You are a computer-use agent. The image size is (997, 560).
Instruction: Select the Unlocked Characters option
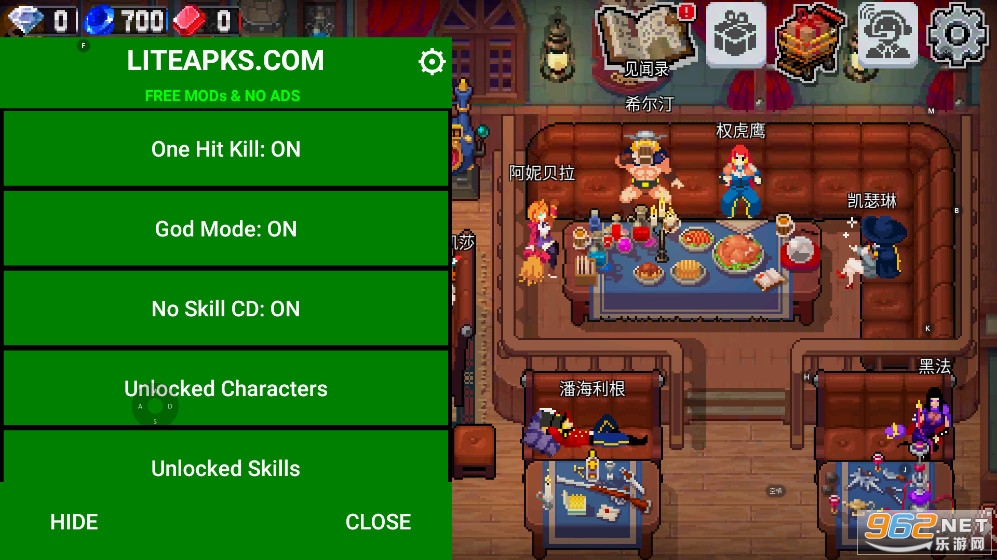pyautogui.click(x=226, y=388)
